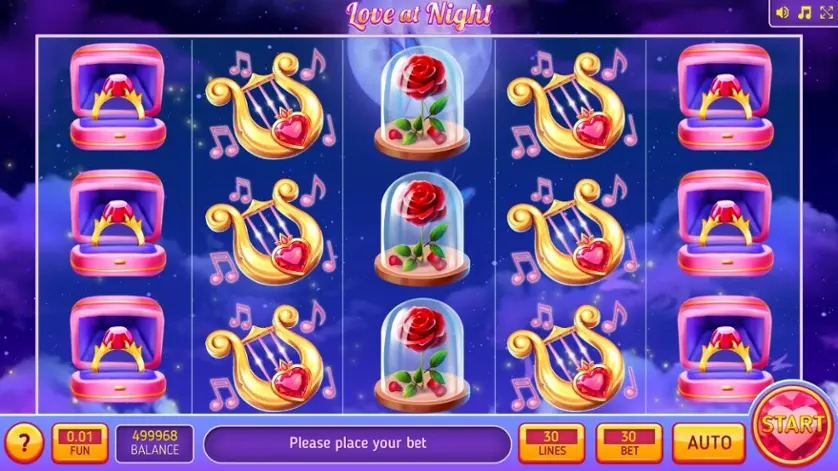Open the question mark help screen
This screenshot has height=471, width=838.
[x=24, y=442]
